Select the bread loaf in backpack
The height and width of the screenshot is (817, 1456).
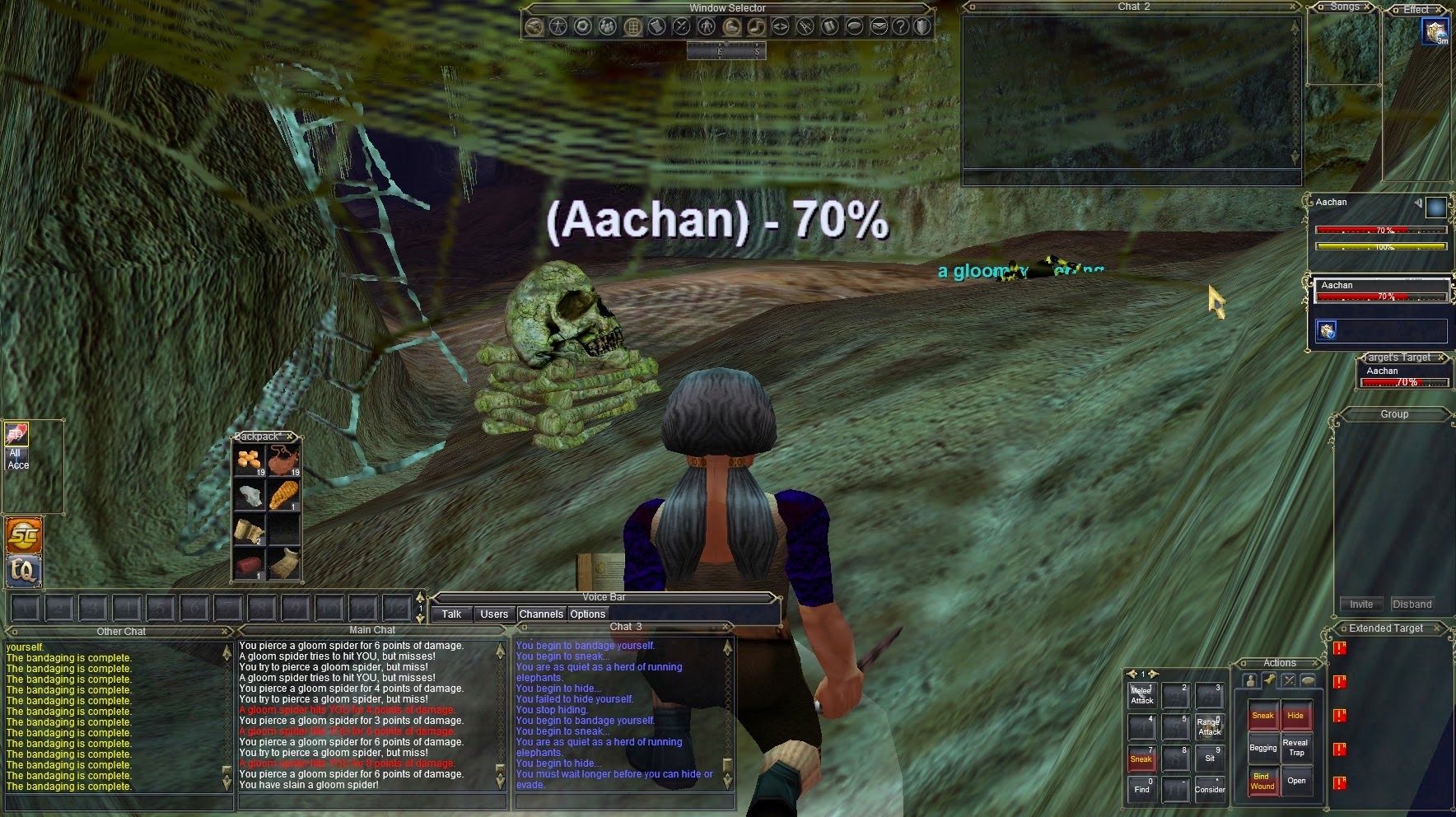(282, 494)
